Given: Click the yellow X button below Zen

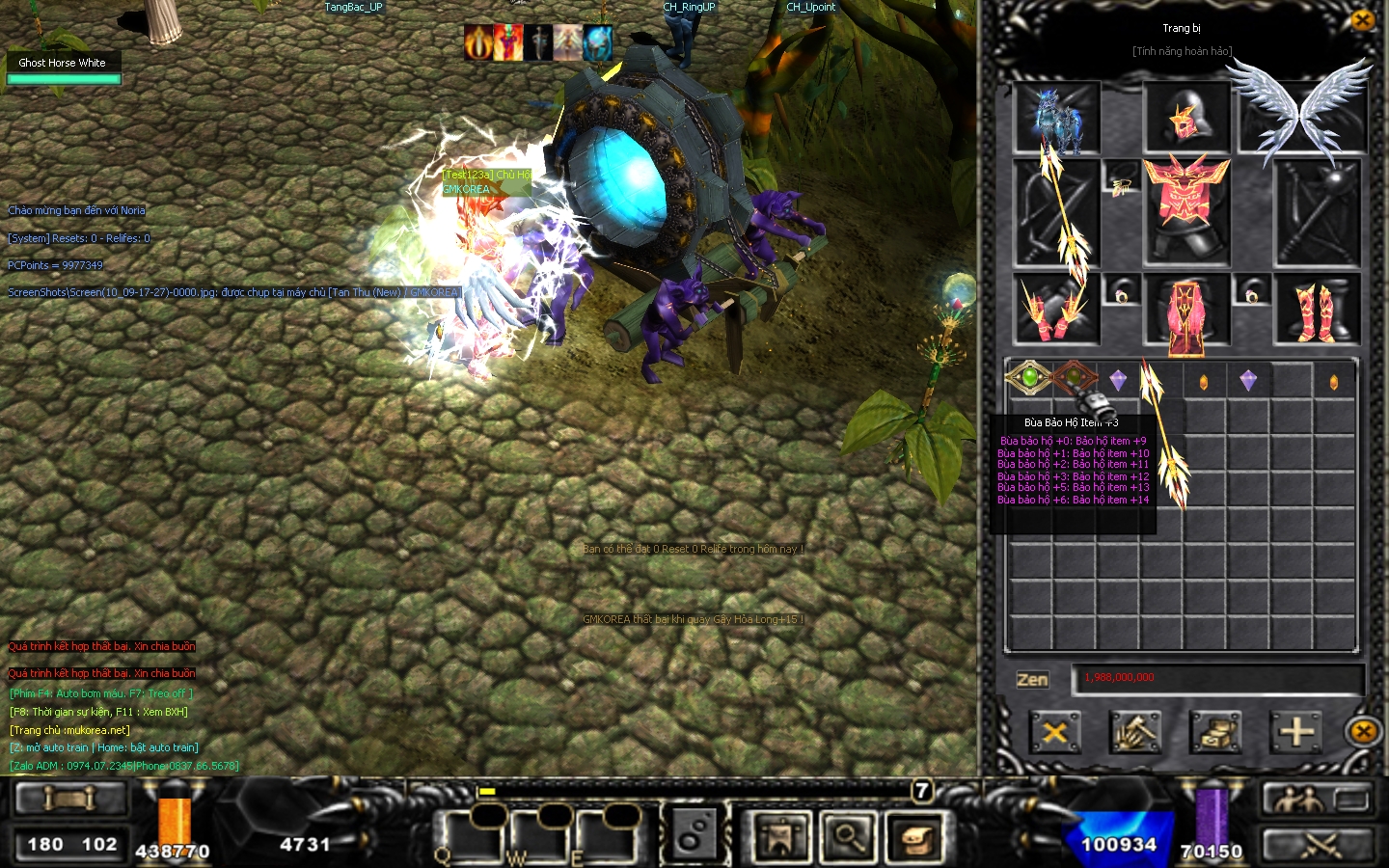Looking at the screenshot, I should (1054, 732).
